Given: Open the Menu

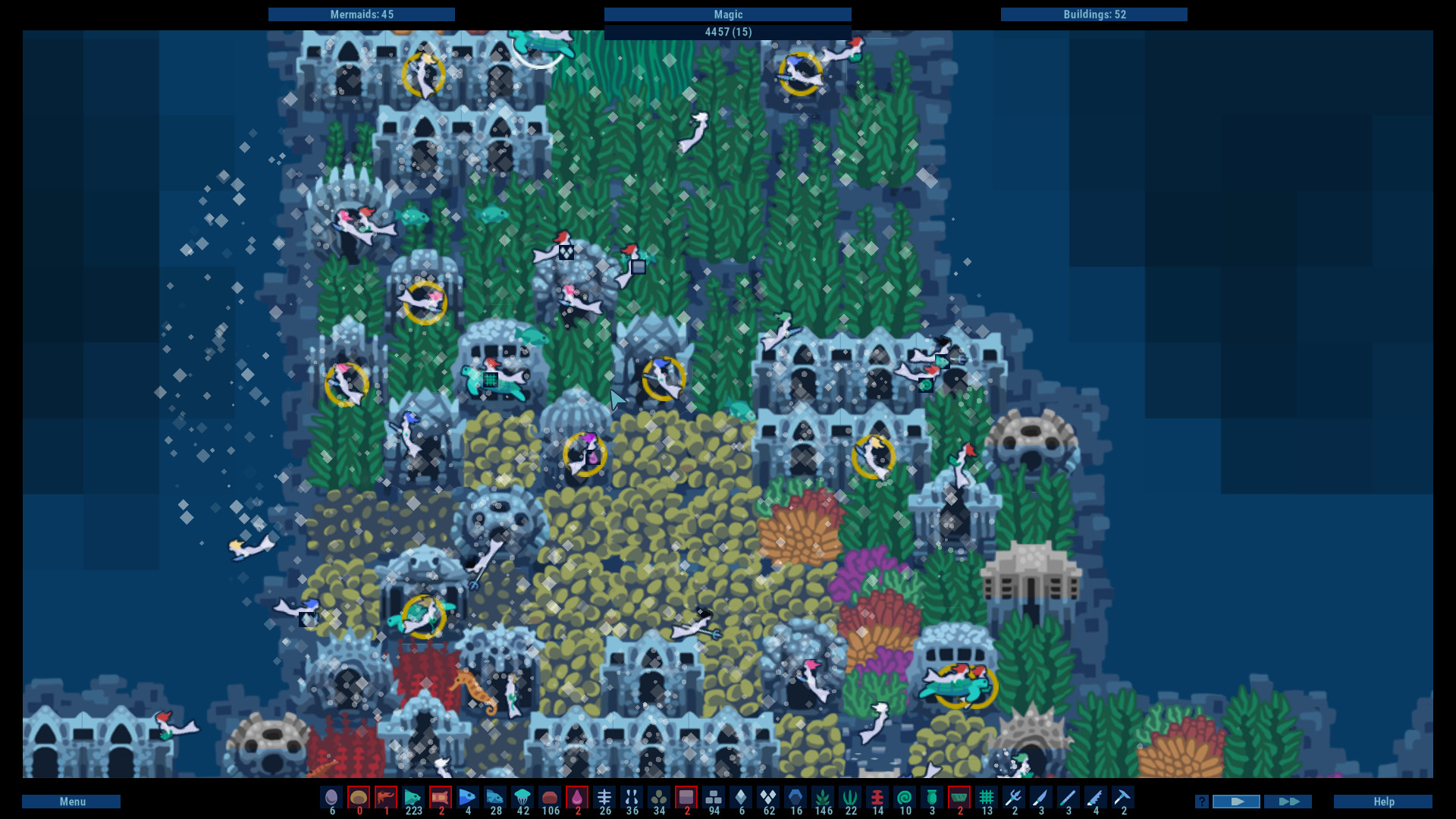Looking at the screenshot, I should (72, 801).
